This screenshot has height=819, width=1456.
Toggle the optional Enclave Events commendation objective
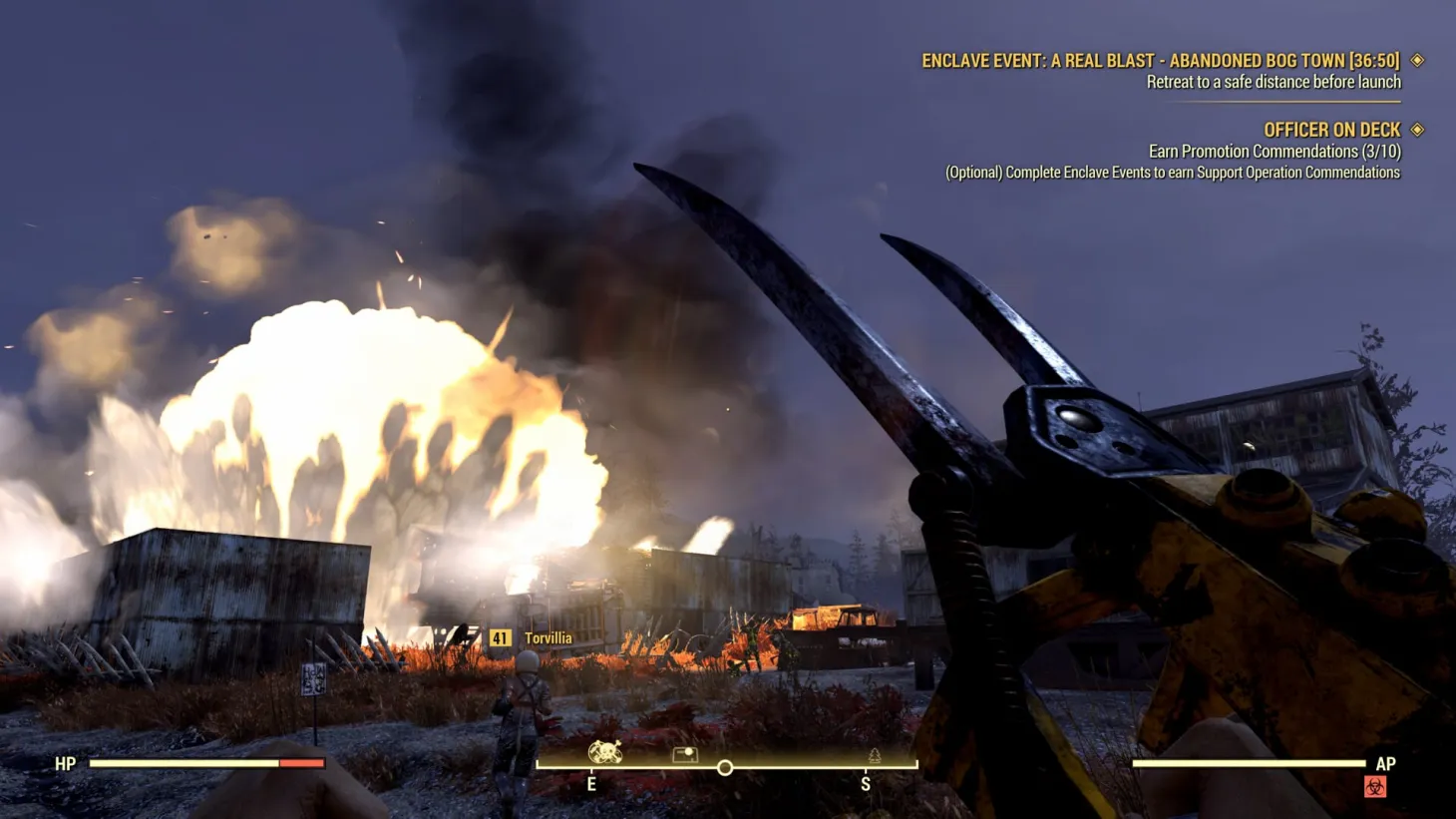pyautogui.click(x=1172, y=172)
